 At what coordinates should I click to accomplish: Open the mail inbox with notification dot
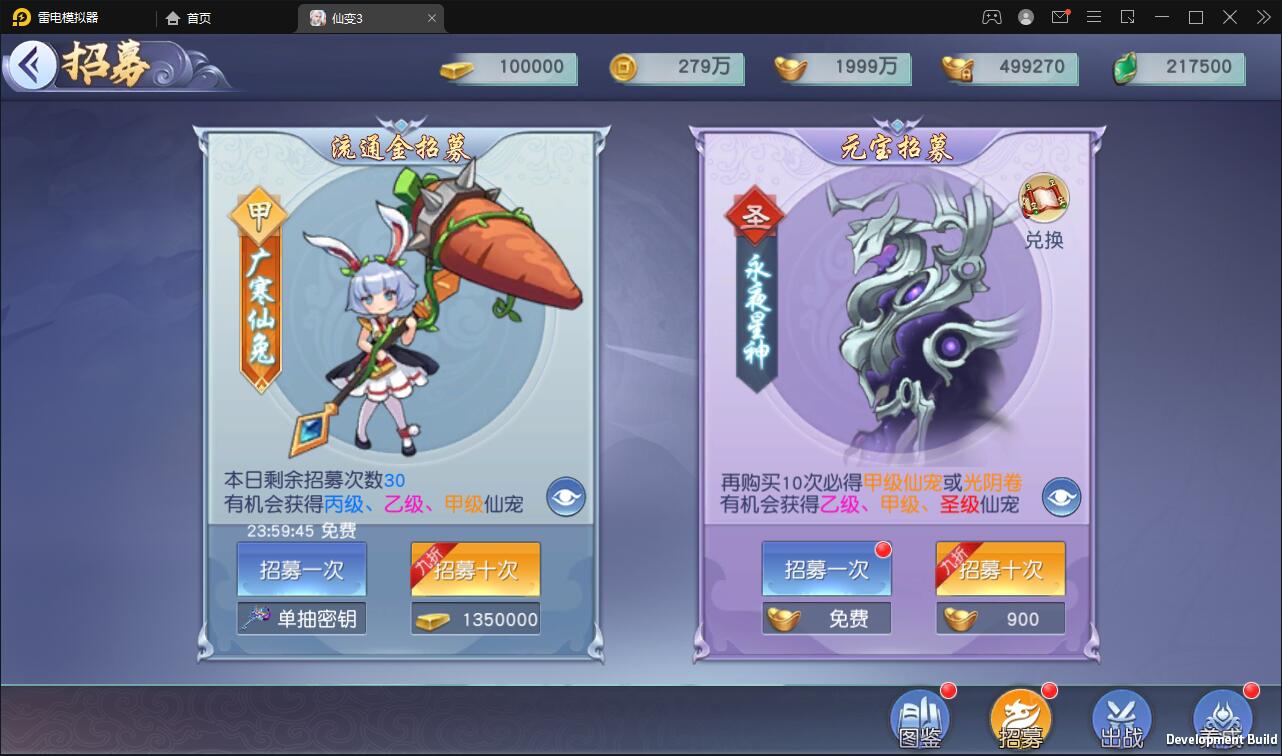pyautogui.click(x=1060, y=17)
